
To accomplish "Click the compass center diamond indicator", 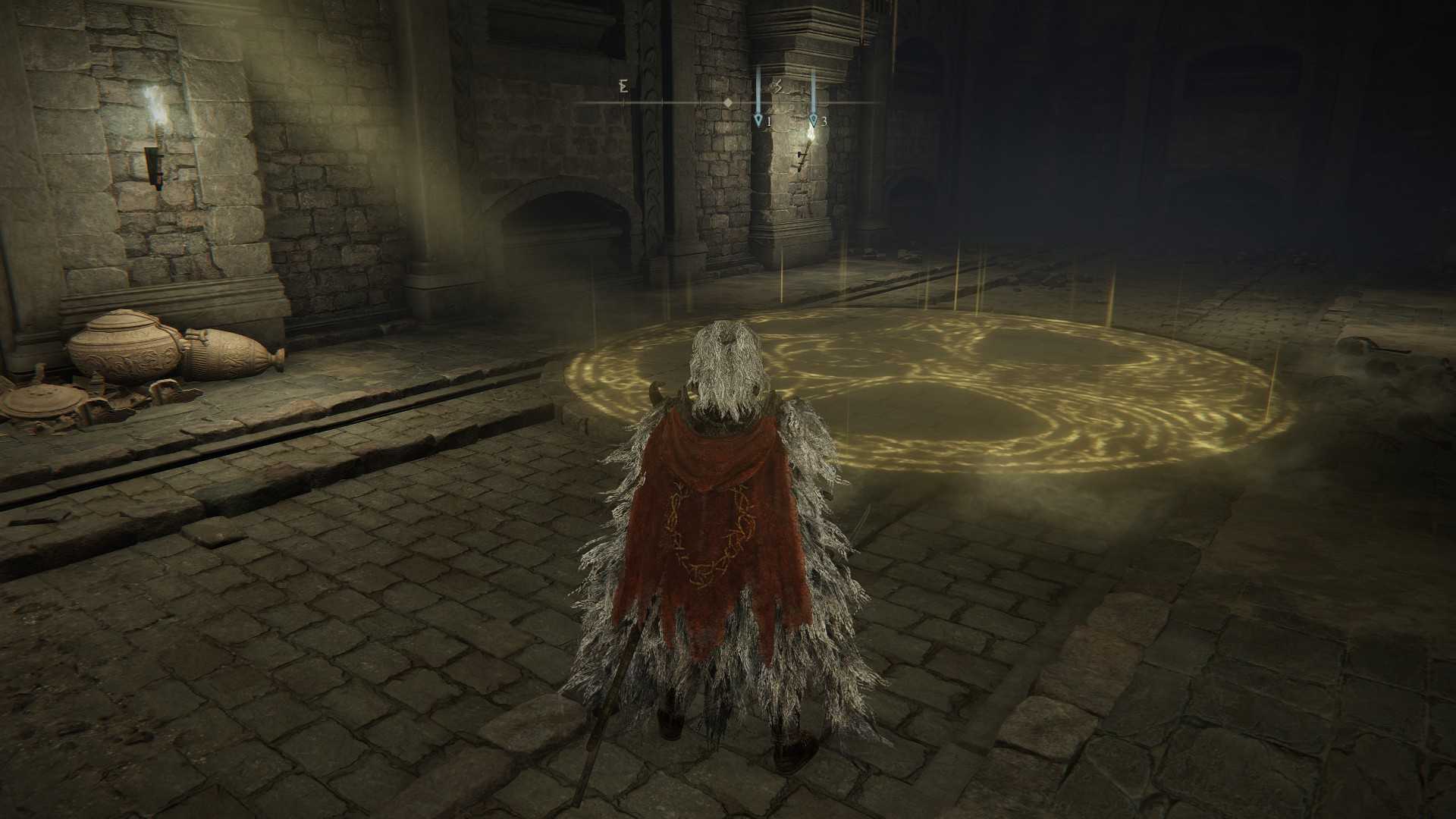I will click(728, 102).
